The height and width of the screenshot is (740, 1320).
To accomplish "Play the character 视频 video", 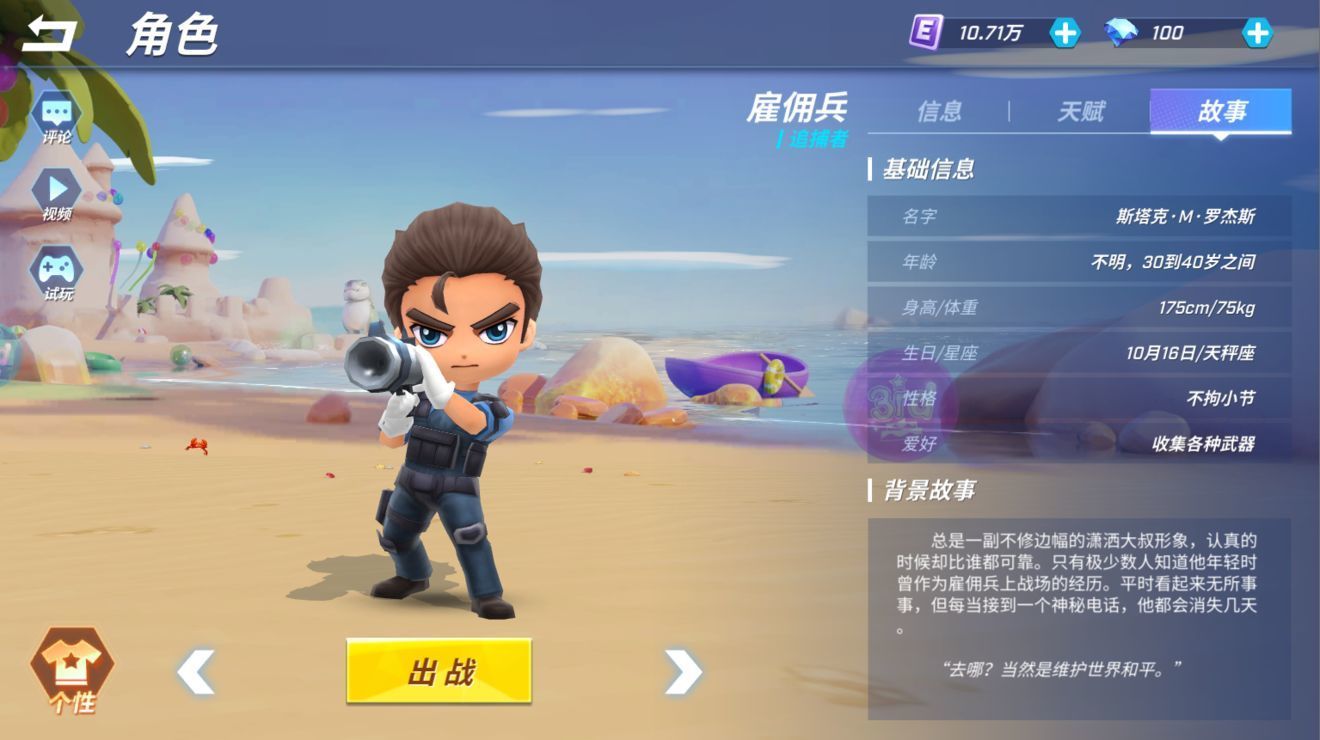I will (57, 194).
